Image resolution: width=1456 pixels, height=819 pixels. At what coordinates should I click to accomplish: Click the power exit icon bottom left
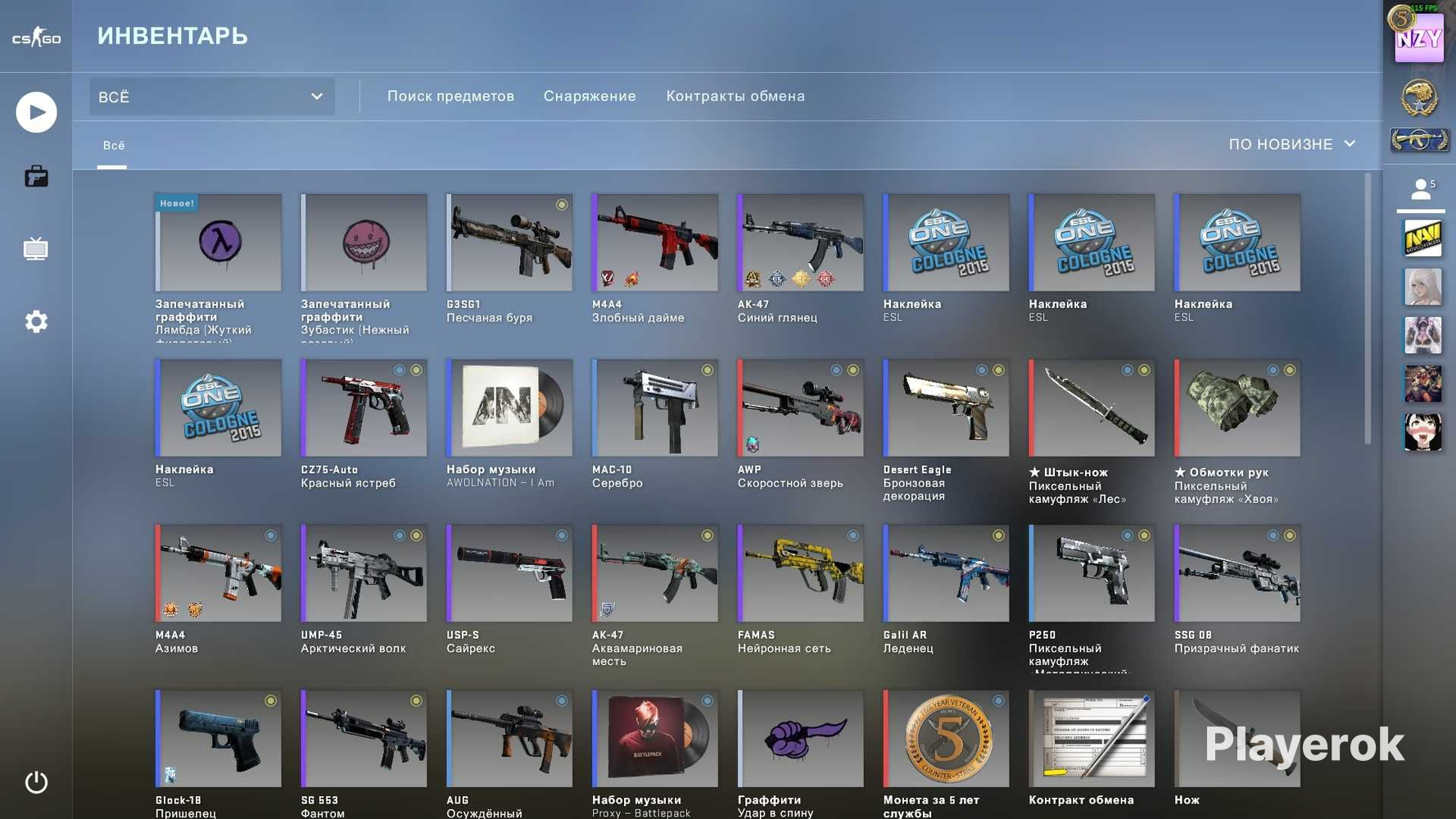[36, 782]
